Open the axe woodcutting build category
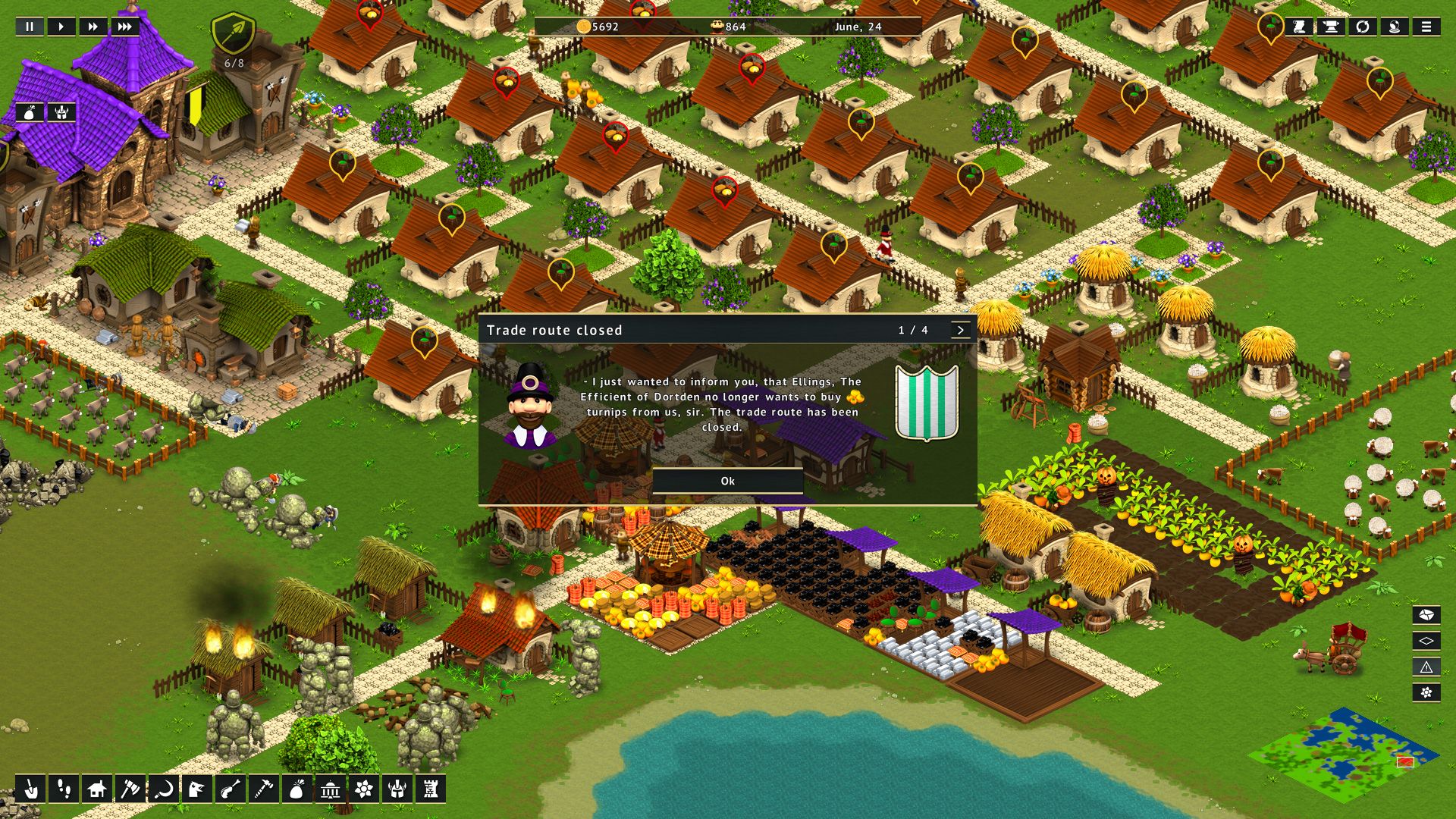This screenshot has width=1456, height=819. tap(130, 789)
